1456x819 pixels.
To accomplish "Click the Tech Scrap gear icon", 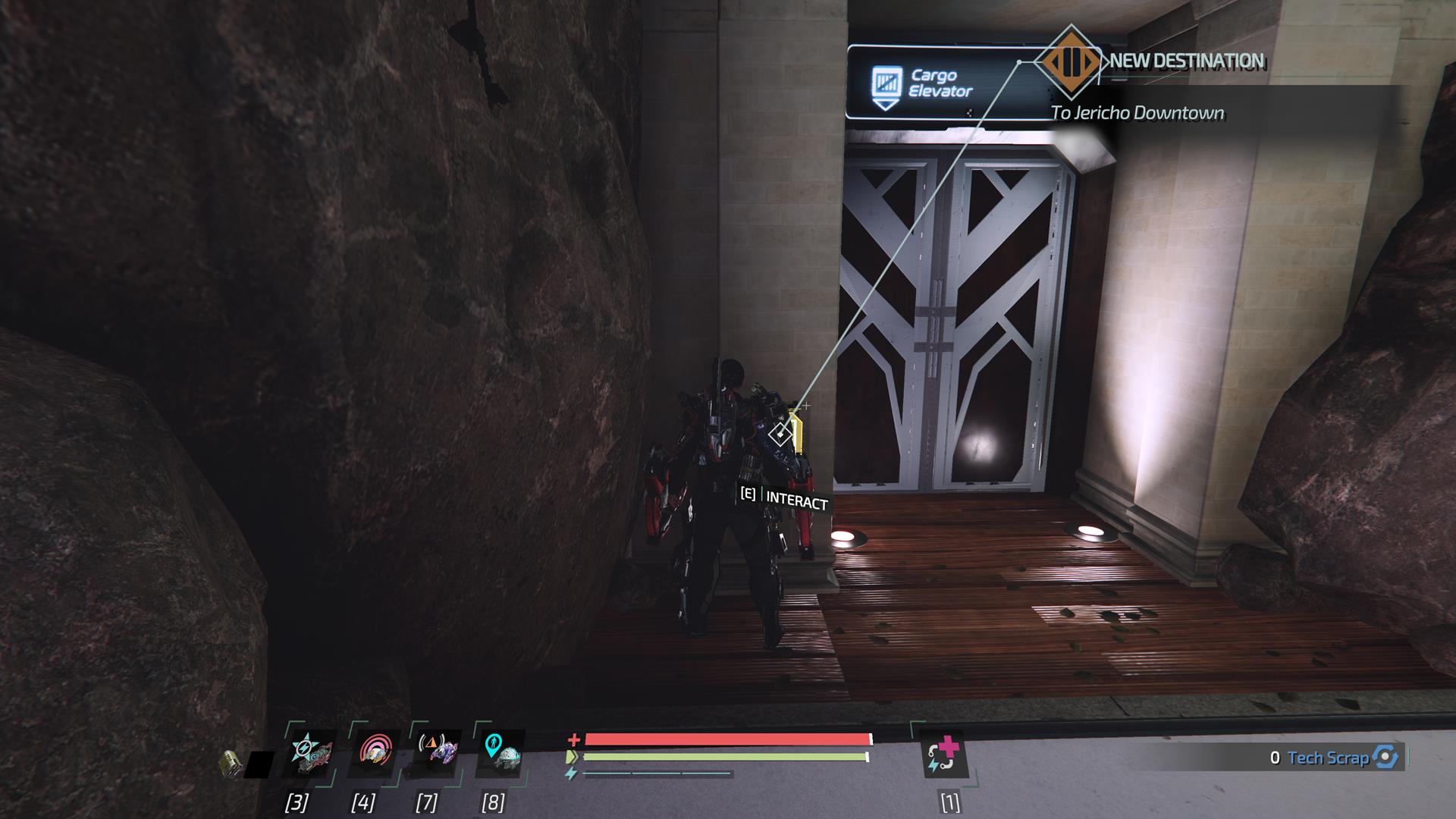I will (x=1387, y=757).
